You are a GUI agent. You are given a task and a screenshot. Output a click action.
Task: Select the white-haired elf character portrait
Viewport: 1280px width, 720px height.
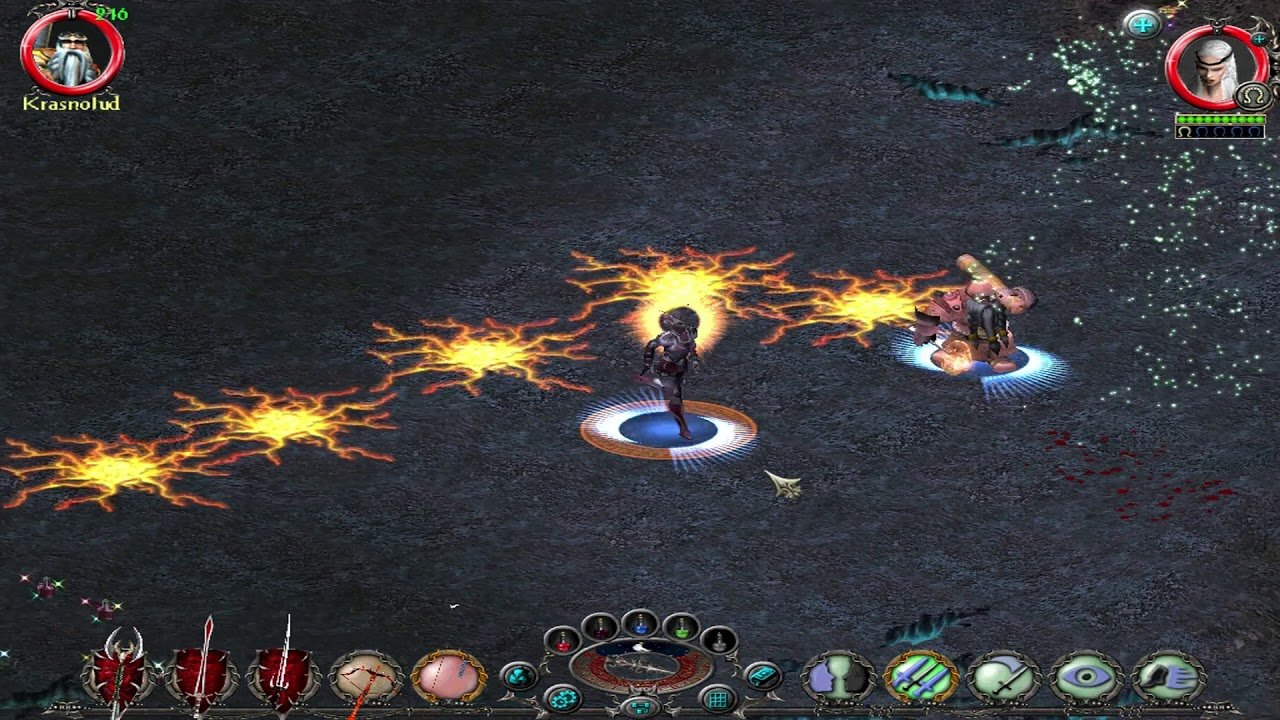[x=1217, y=68]
